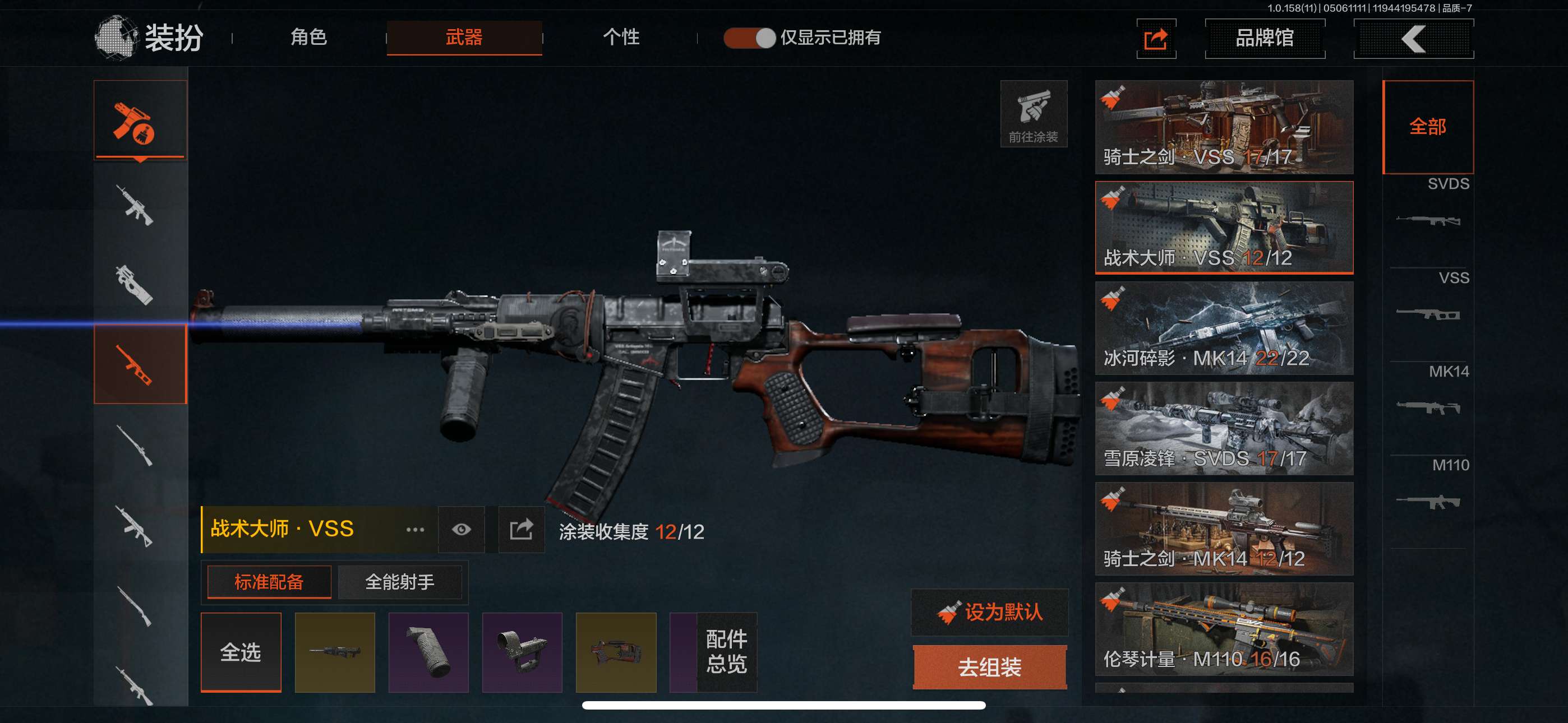Screen dimensions: 1568x723
Task: Select the vertical foregrip attachment slot
Action: pos(428,652)
